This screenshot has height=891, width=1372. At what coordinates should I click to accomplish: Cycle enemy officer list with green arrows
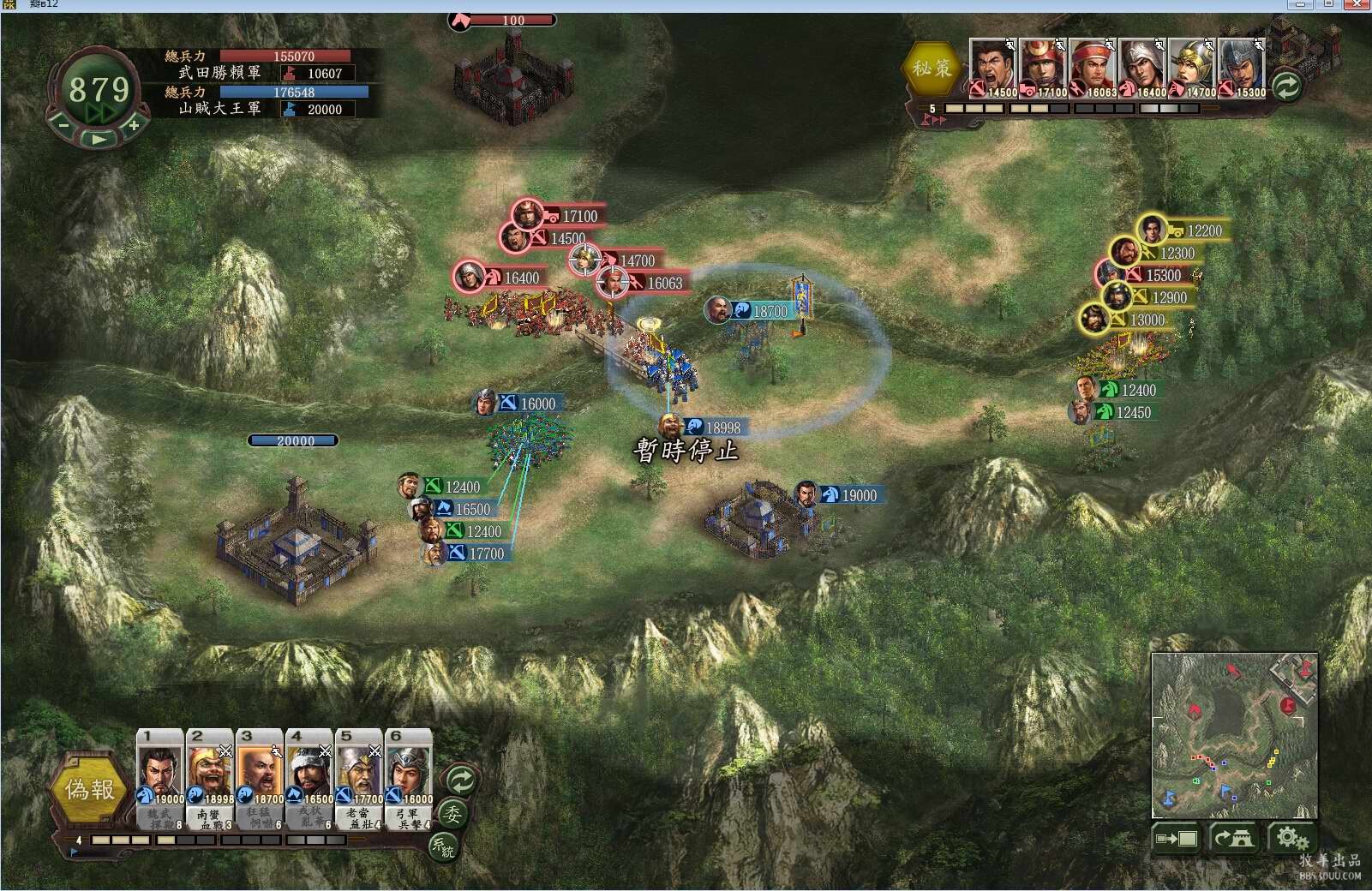[x=1286, y=86]
